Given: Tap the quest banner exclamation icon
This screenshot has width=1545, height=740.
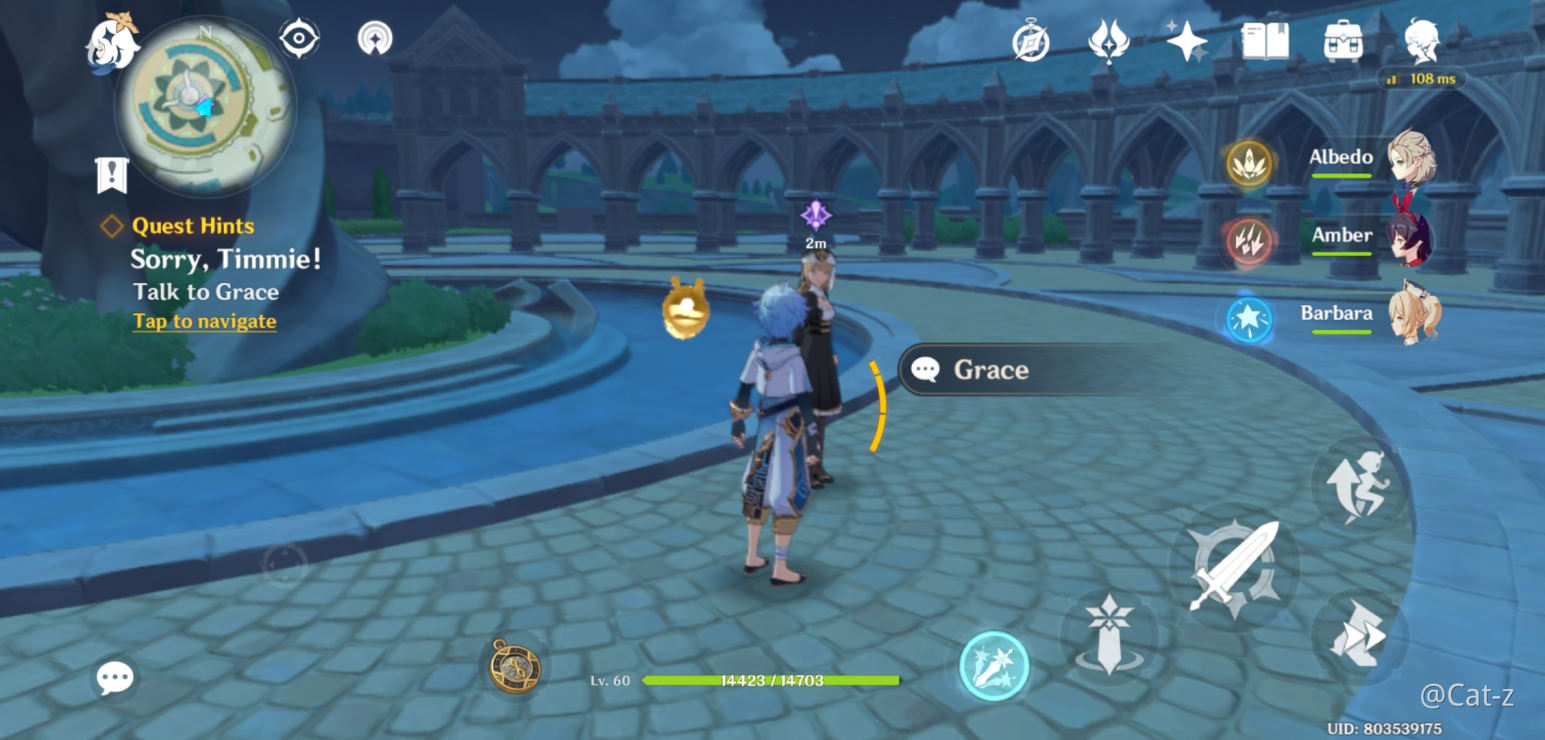Looking at the screenshot, I should click(x=111, y=175).
